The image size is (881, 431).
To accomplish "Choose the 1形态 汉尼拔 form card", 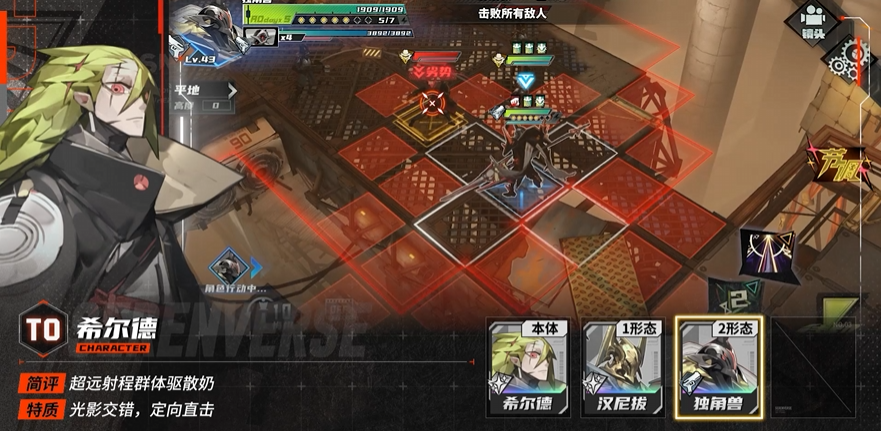I will pos(622,368).
